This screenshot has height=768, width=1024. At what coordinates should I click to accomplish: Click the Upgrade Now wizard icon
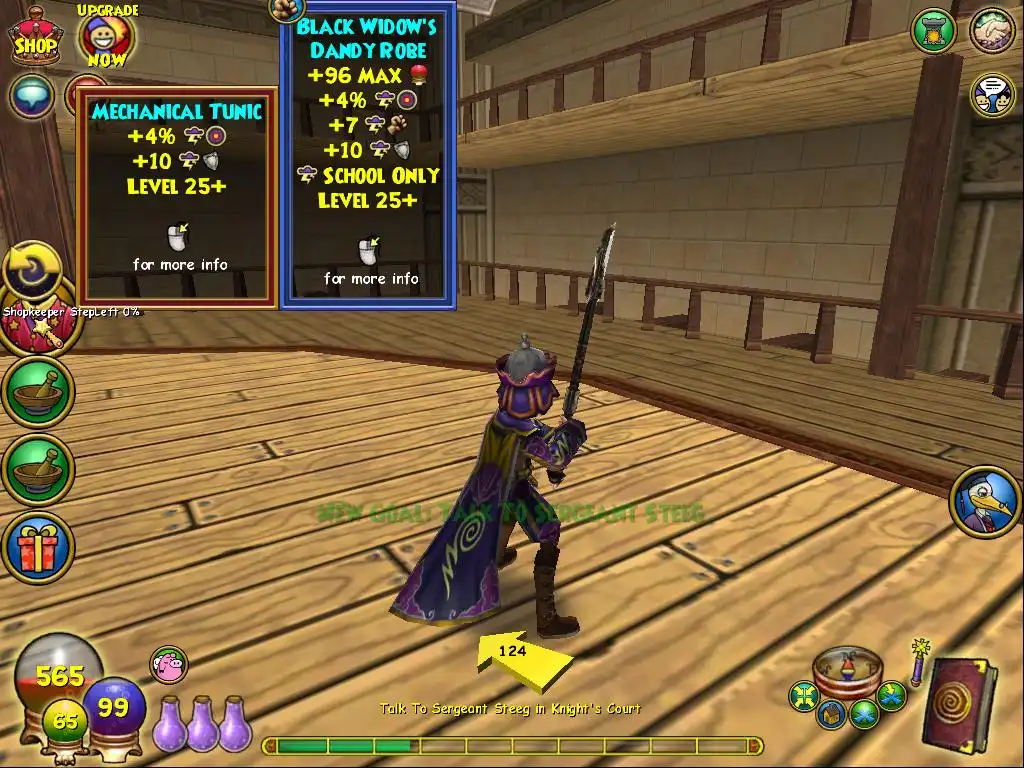click(x=106, y=37)
